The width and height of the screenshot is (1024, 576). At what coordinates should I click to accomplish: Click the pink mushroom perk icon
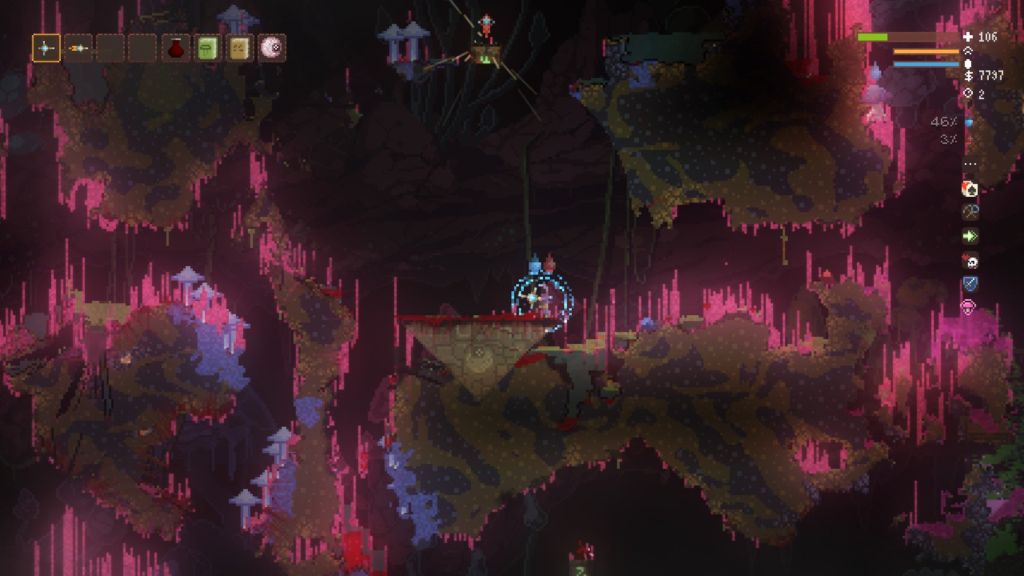pyautogui.click(x=969, y=308)
